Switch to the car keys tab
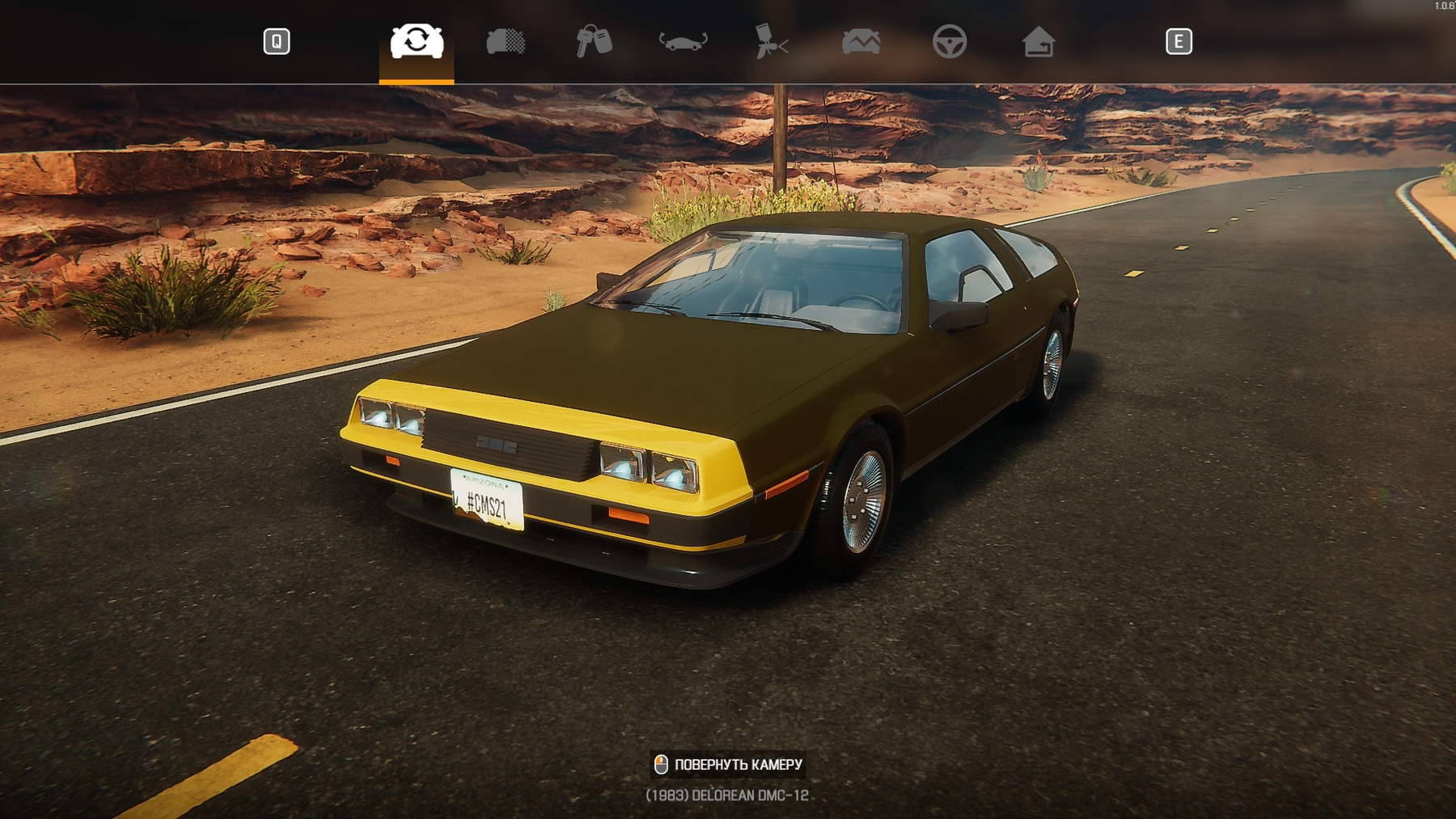1456x819 pixels. (x=594, y=41)
